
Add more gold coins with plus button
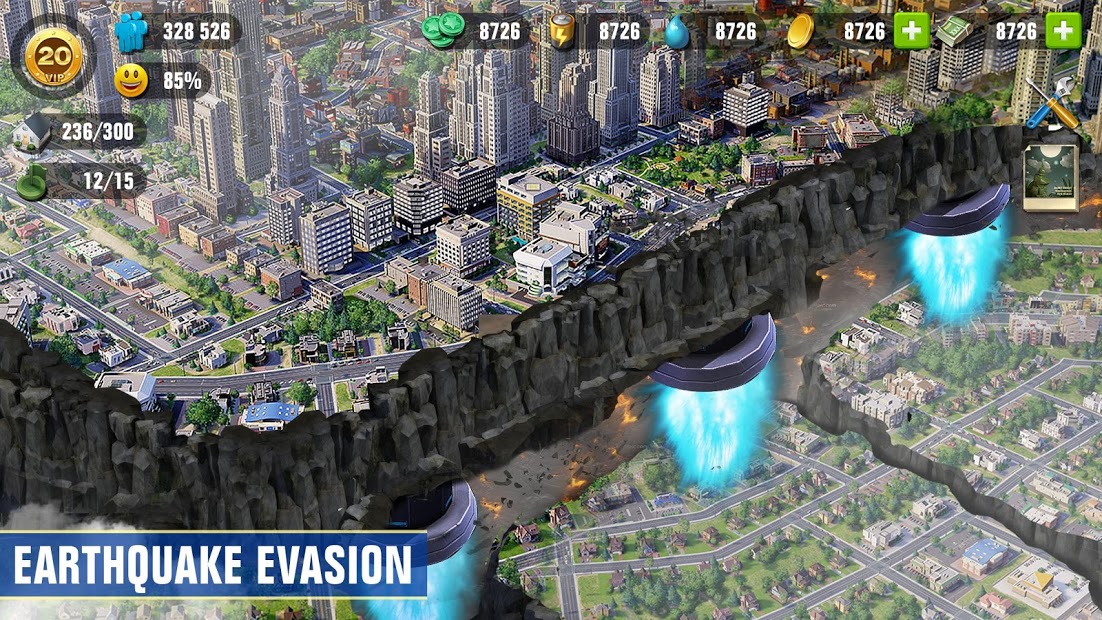[x=911, y=31]
